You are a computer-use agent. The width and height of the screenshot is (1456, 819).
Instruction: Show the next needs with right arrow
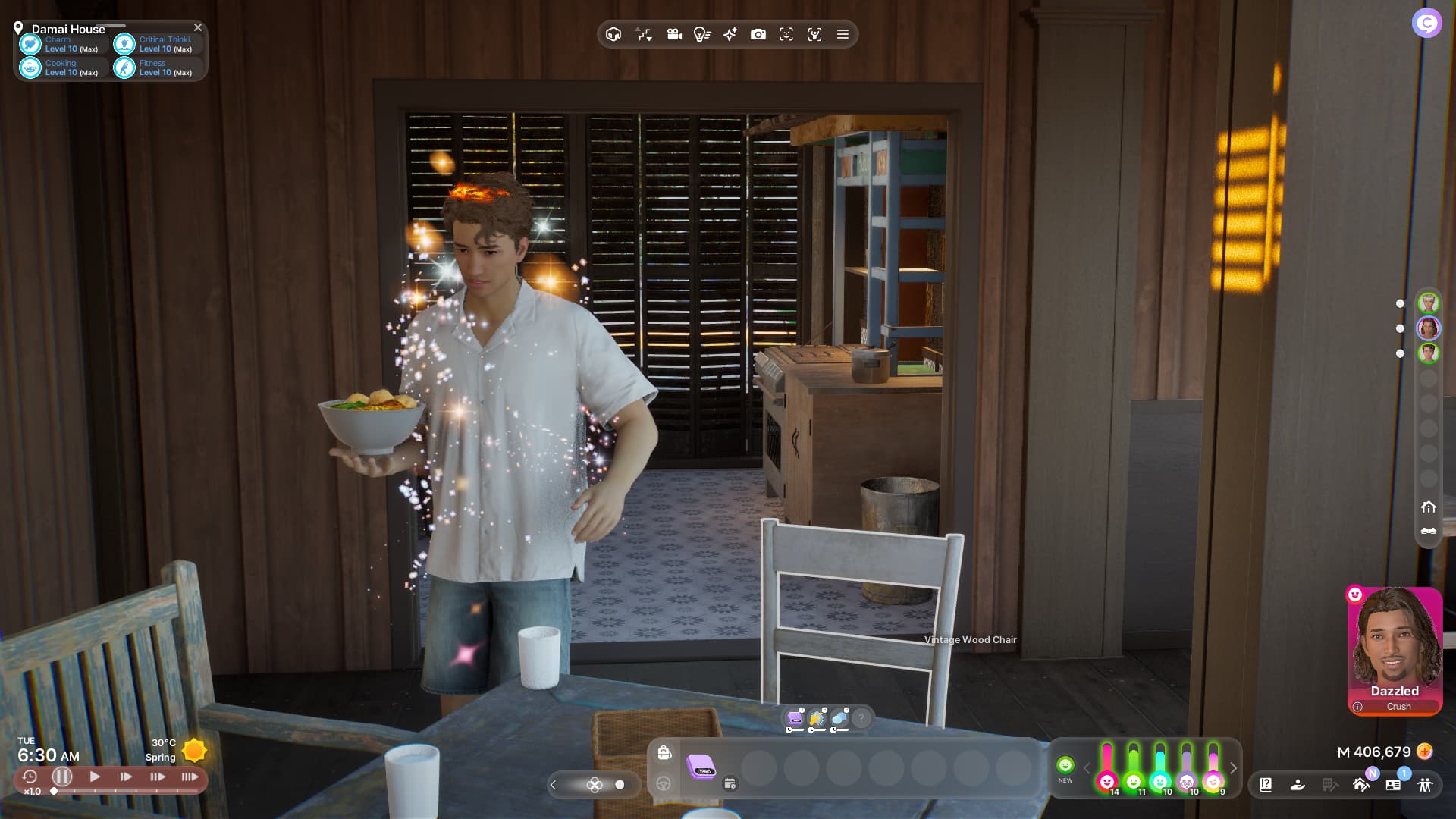(x=1234, y=768)
